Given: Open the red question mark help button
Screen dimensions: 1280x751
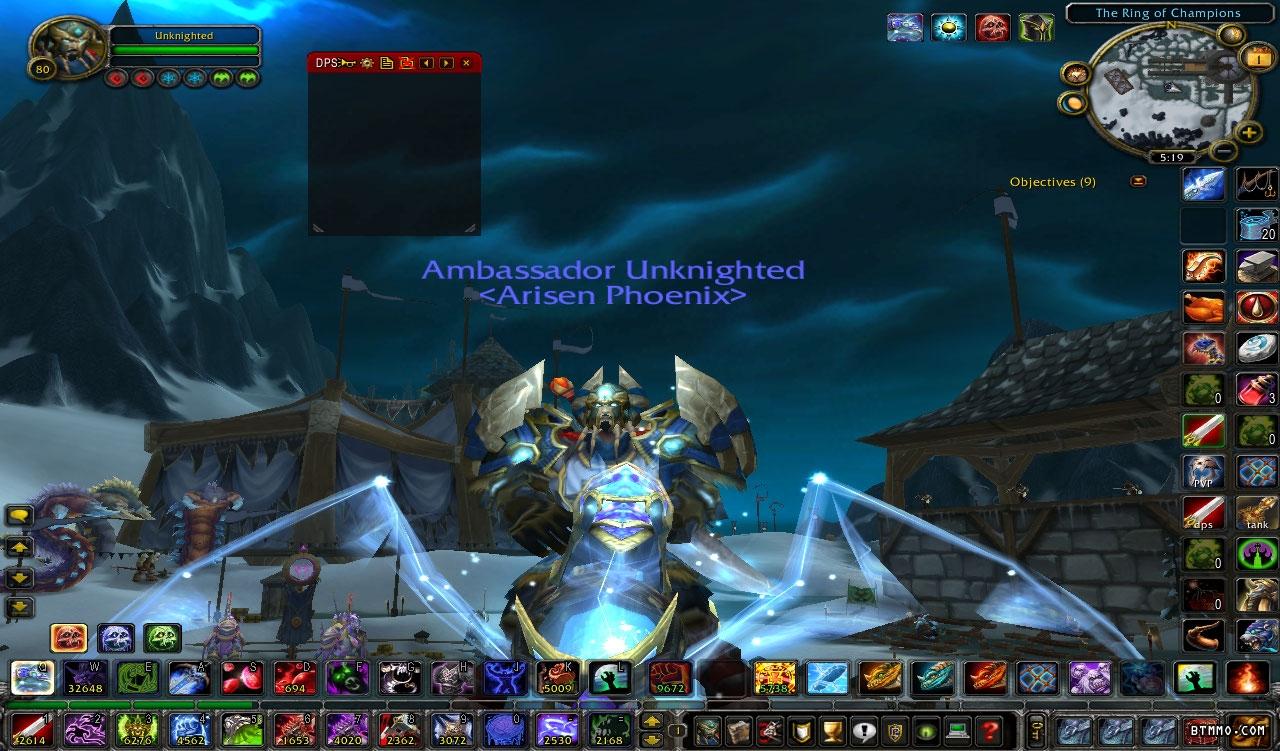Looking at the screenshot, I should point(989,730).
